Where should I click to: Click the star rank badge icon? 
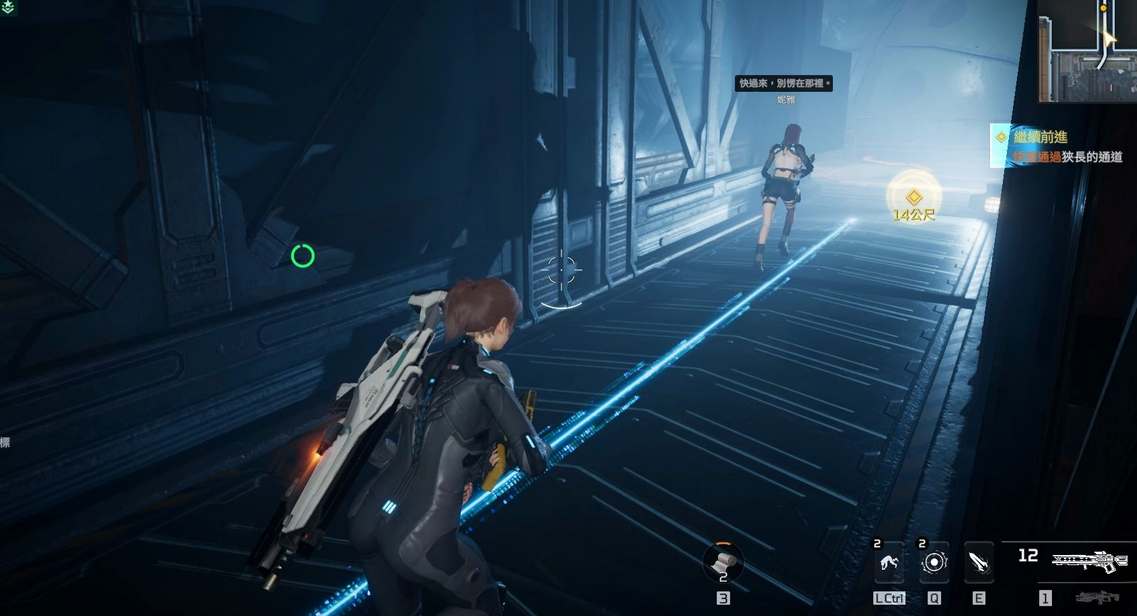pyautogui.click(x=8, y=6)
